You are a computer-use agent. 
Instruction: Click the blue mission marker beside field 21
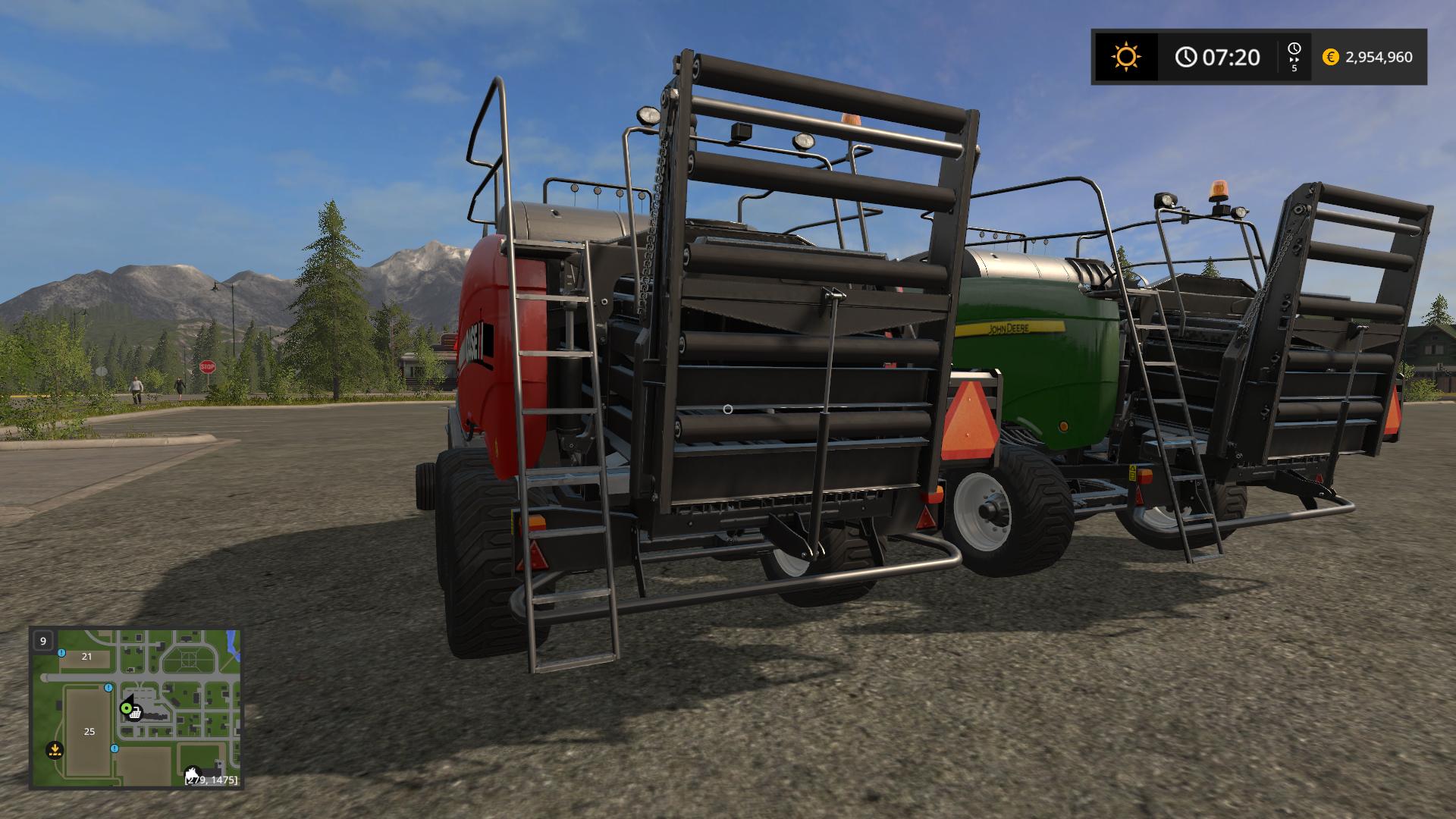click(61, 653)
